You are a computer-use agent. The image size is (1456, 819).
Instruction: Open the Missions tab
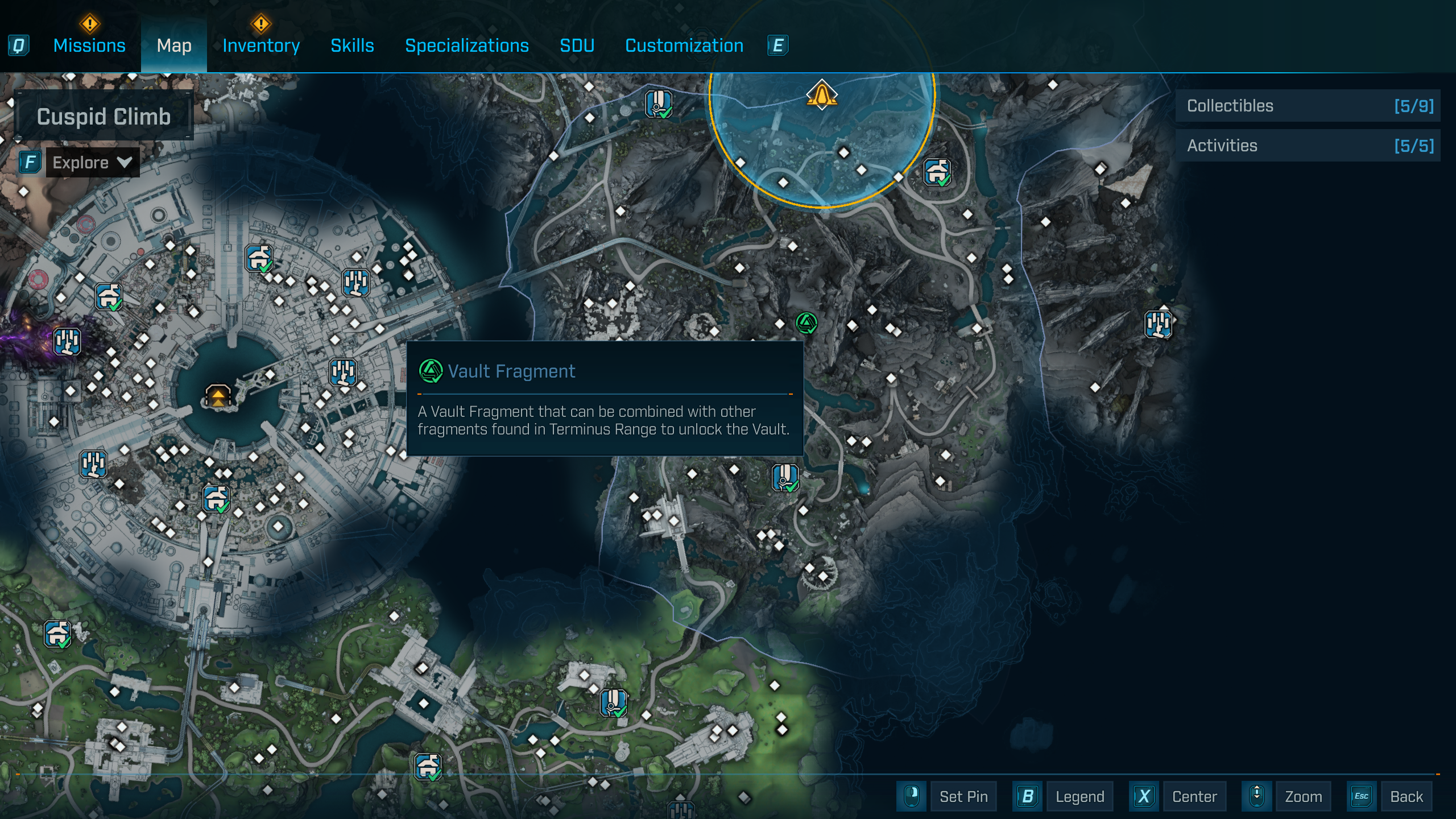coord(89,45)
